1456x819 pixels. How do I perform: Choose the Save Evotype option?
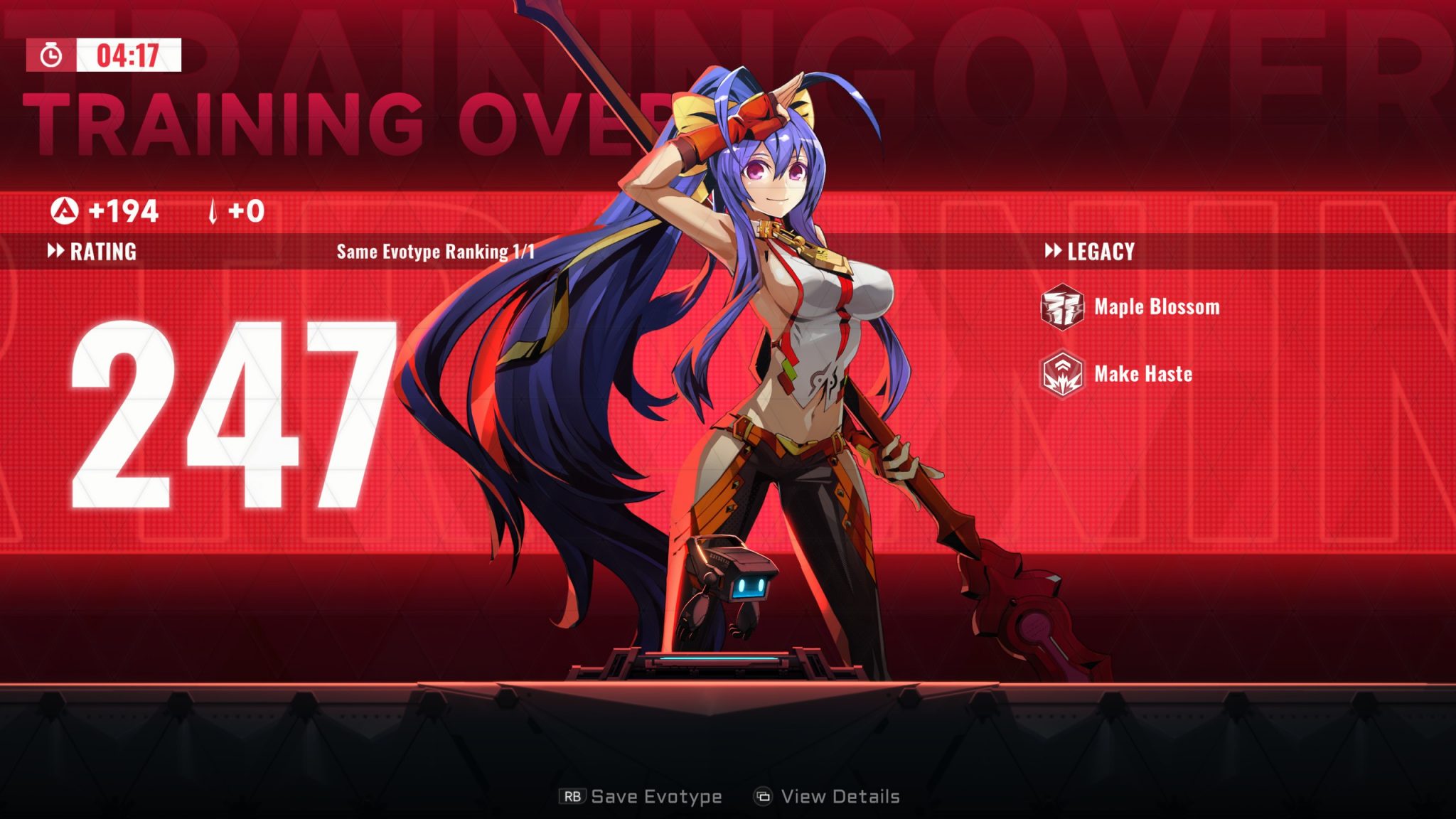coord(642,796)
